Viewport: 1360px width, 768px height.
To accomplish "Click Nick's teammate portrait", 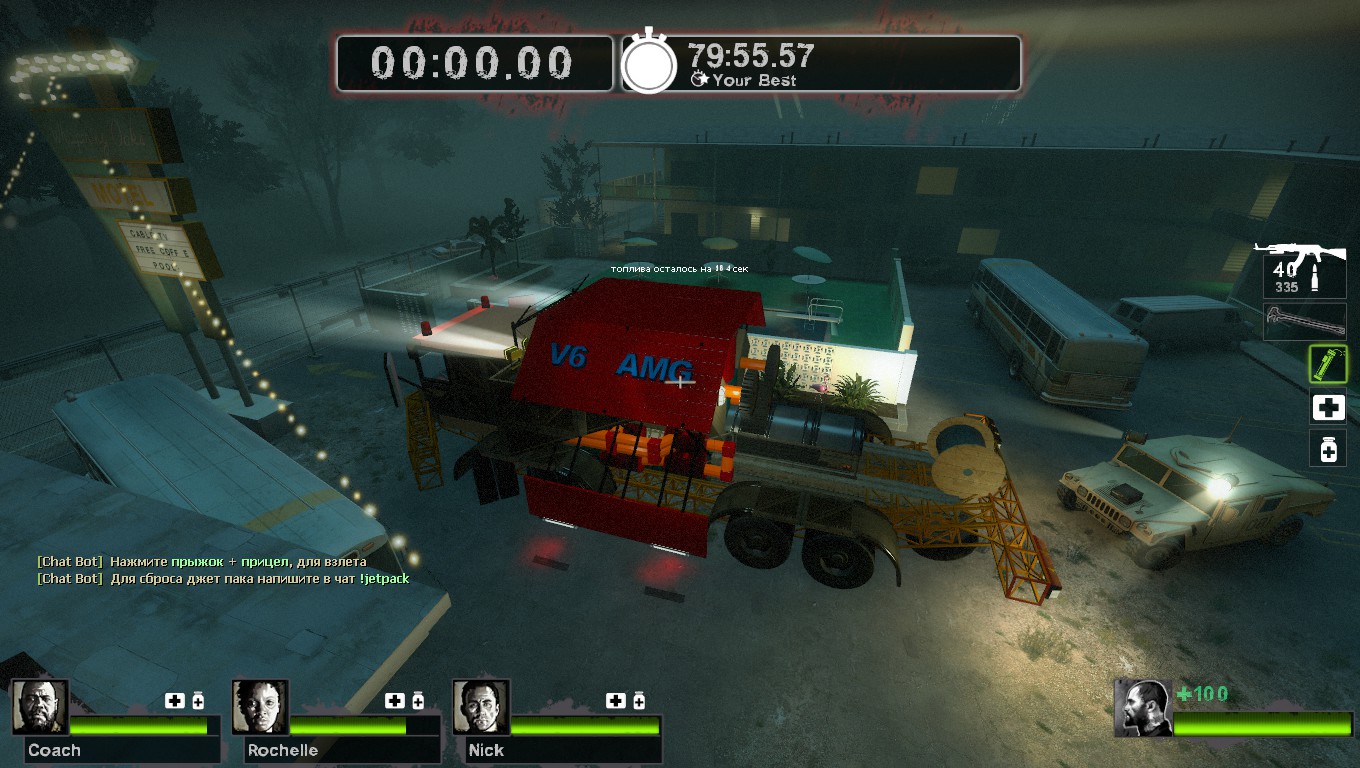I will click(481, 707).
